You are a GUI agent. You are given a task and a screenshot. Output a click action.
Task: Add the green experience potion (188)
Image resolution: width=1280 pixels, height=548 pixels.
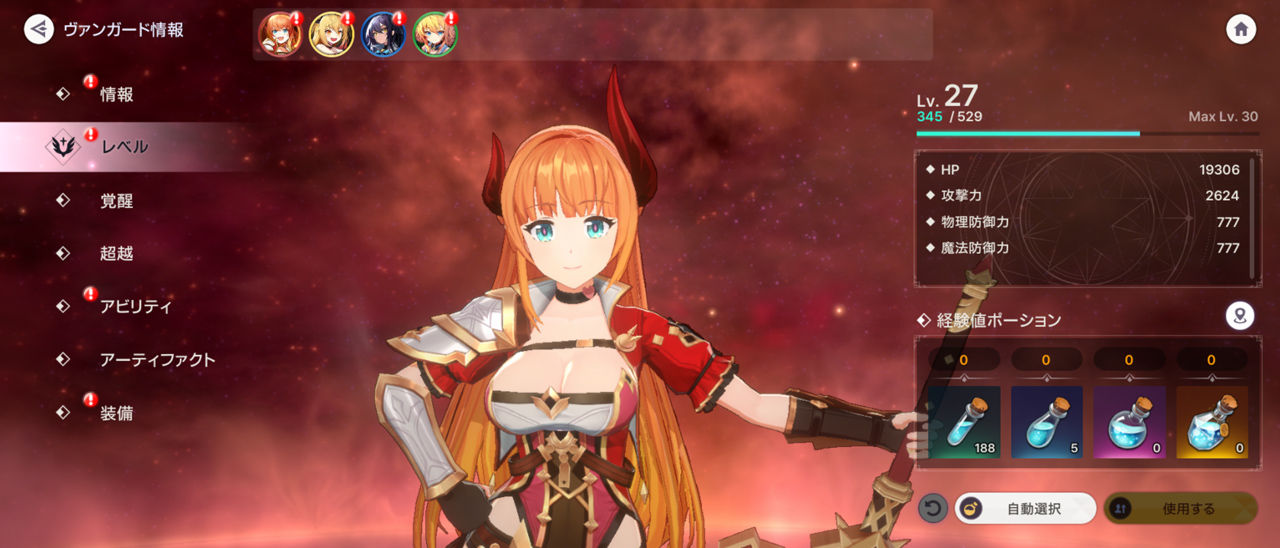tap(964, 422)
